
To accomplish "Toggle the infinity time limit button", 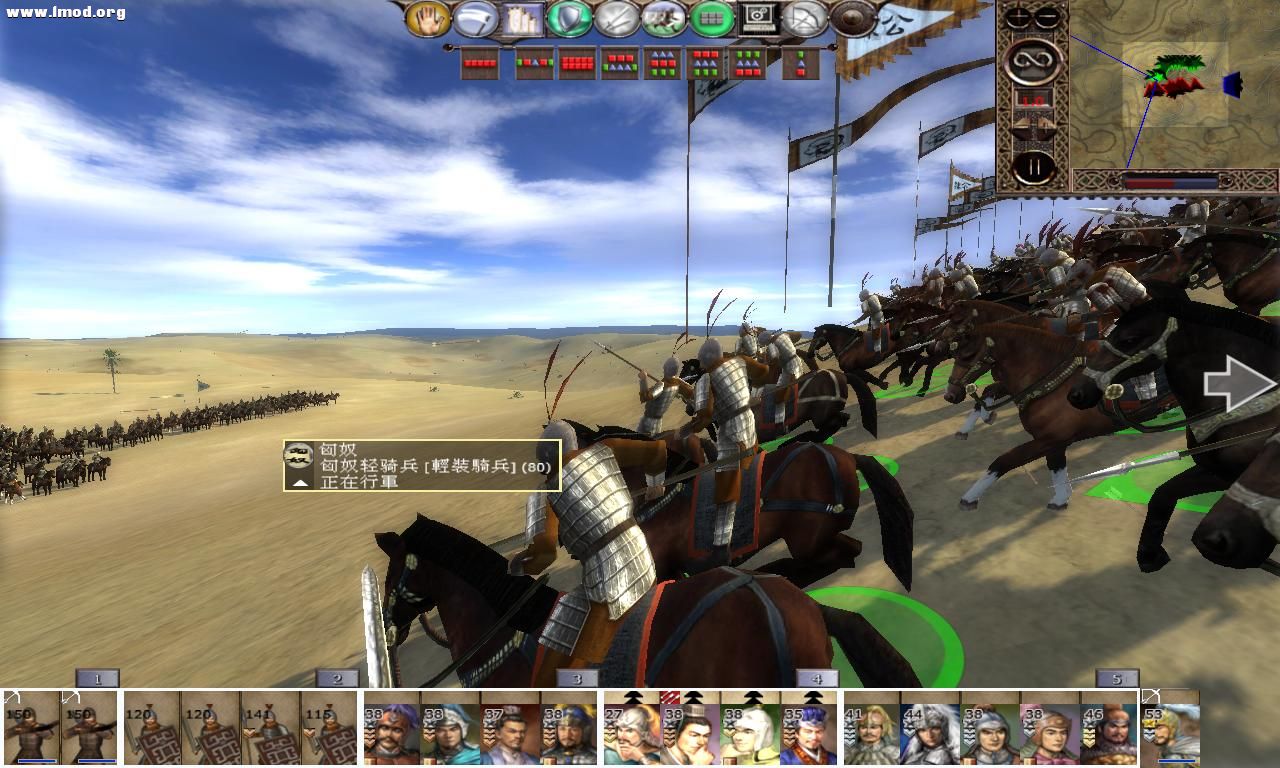I will coord(1034,59).
